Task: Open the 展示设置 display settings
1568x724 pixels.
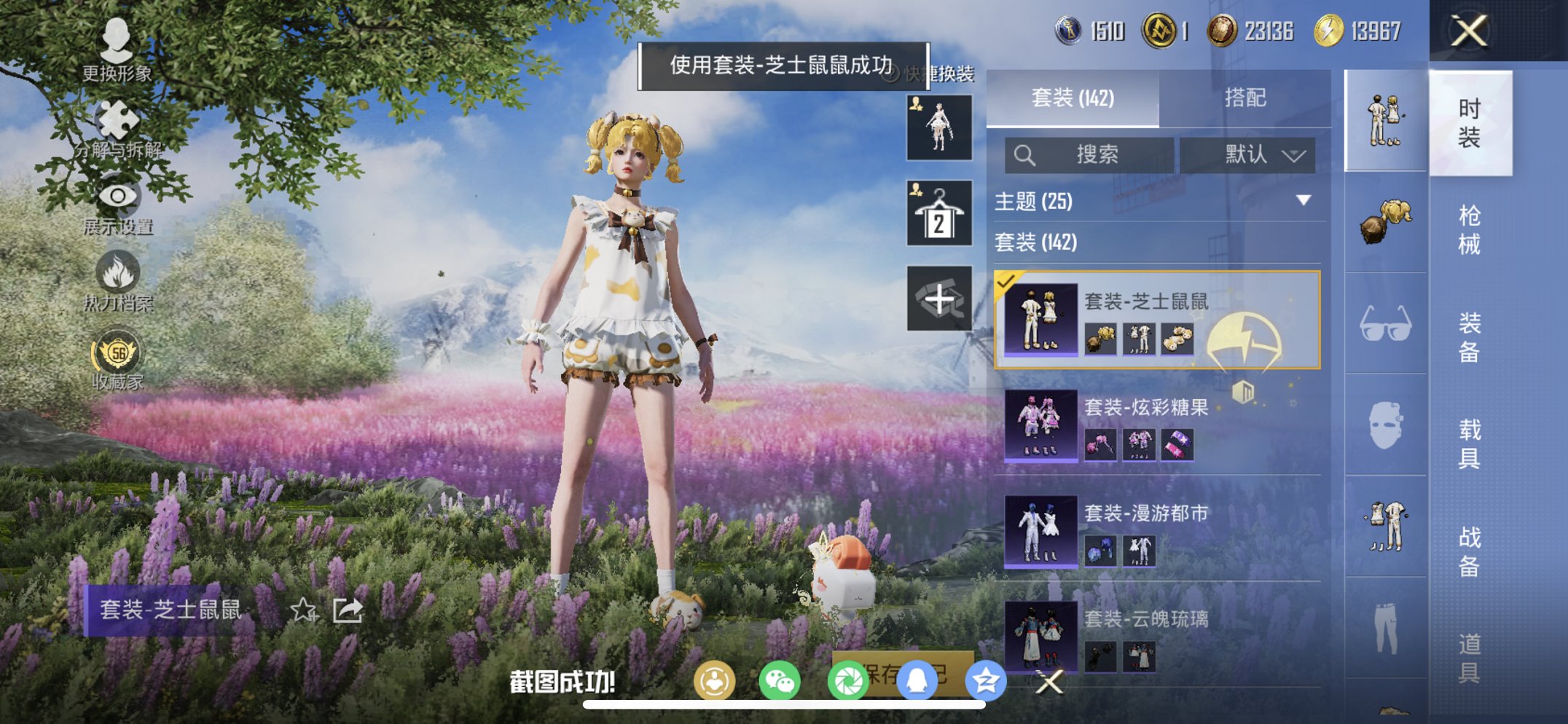Action: coord(119,200)
